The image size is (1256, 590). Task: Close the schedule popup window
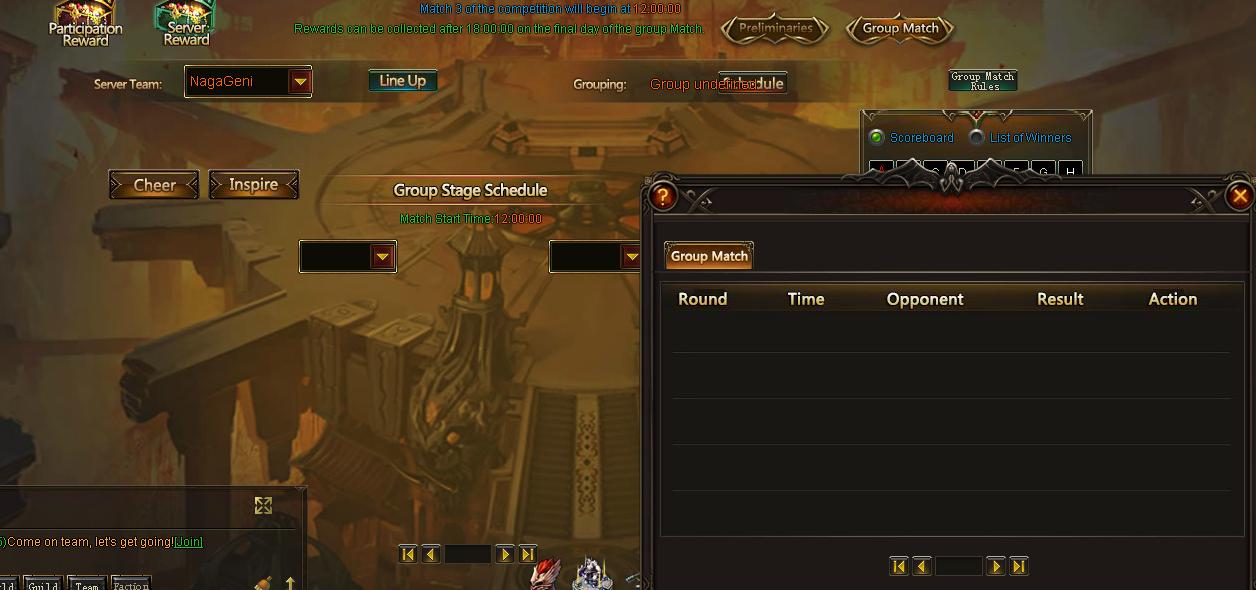coord(1240,196)
